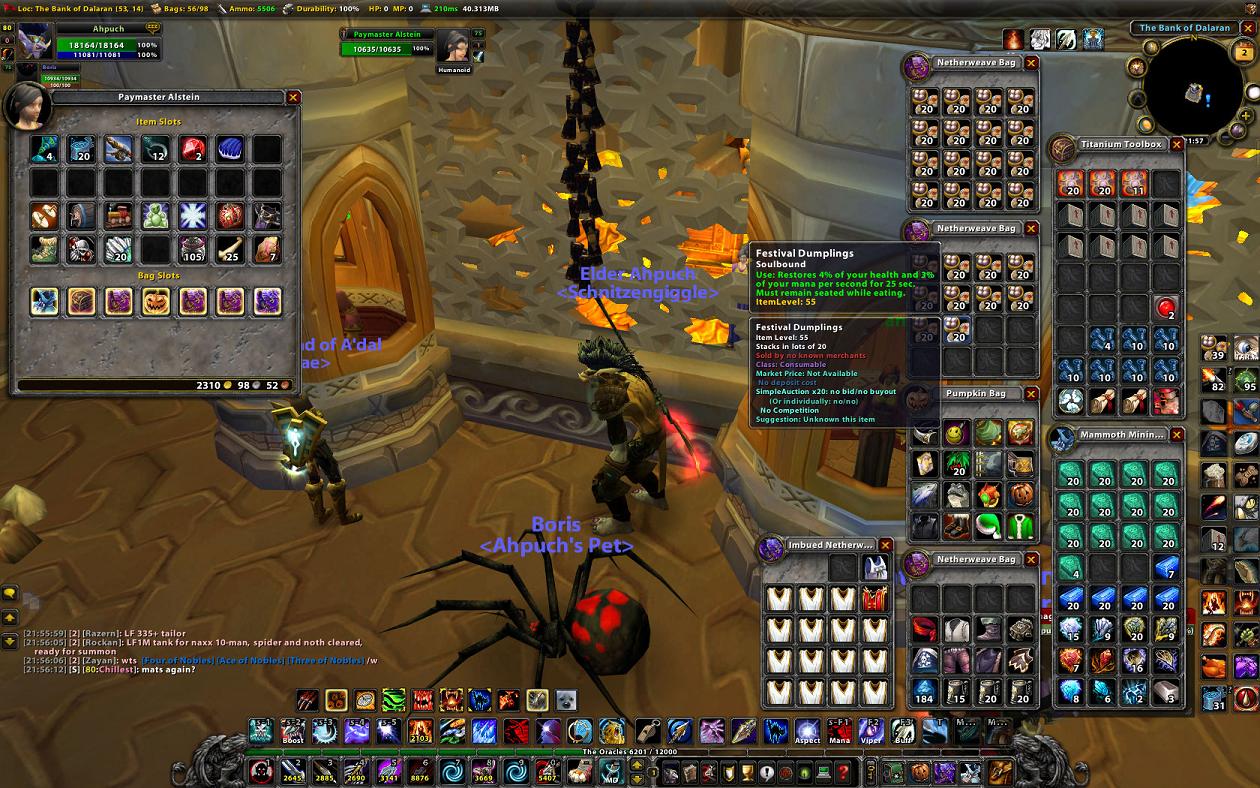This screenshot has width=1260, height=788.
Task: Activate the Viper aspect action button
Action: pos(870,731)
